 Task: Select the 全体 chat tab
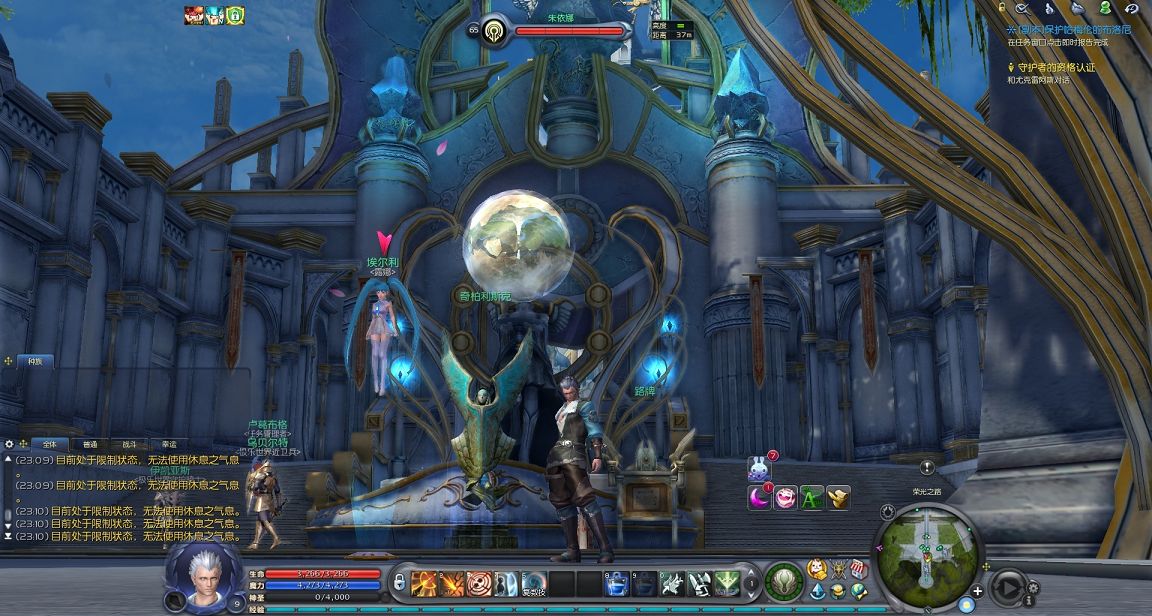pyautogui.click(x=49, y=444)
